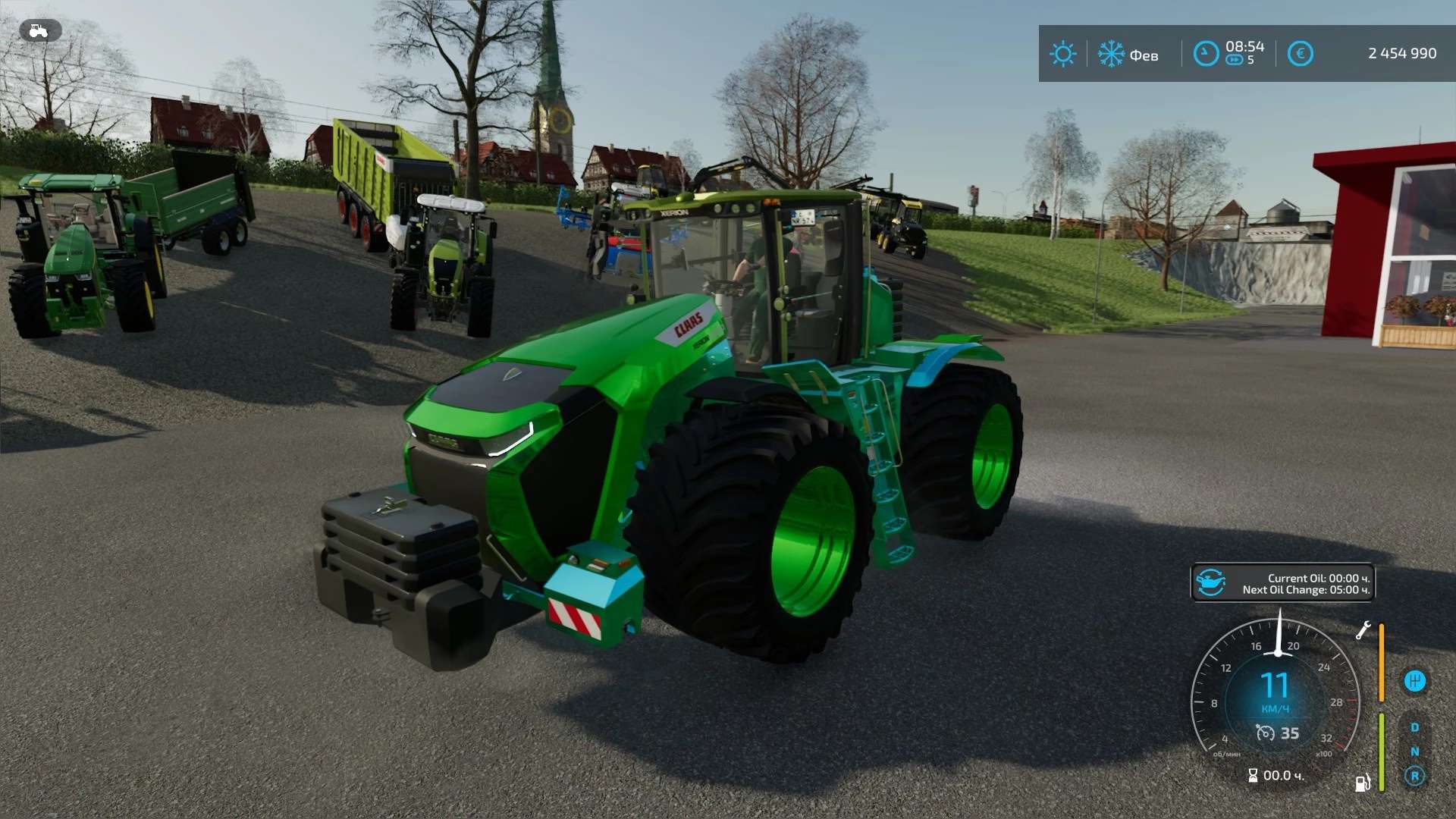
Task: Click the cruise control speed icon
Action: click(1265, 733)
